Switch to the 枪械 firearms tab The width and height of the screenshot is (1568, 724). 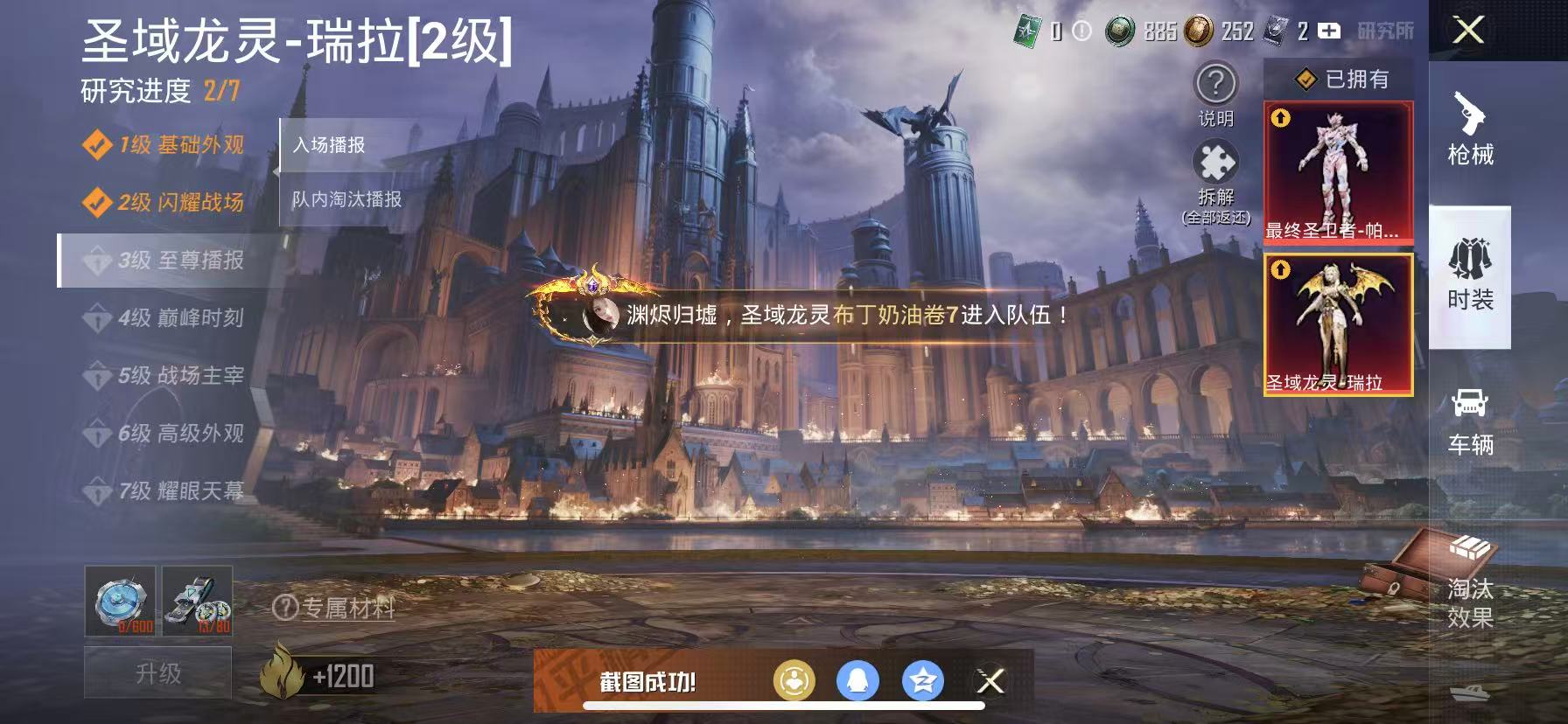pos(1470,122)
